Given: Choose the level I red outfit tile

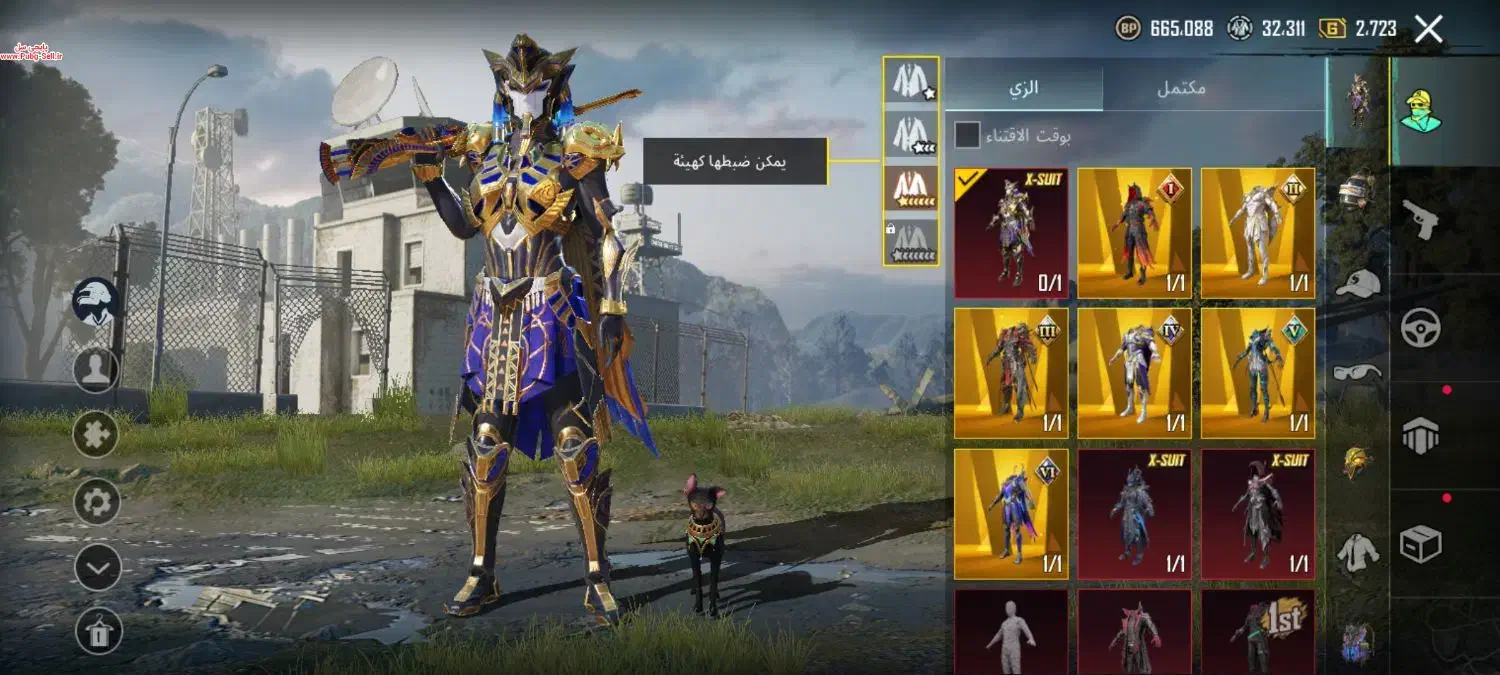Looking at the screenshot, I should pyautogui.click(x=1134, y=233).
